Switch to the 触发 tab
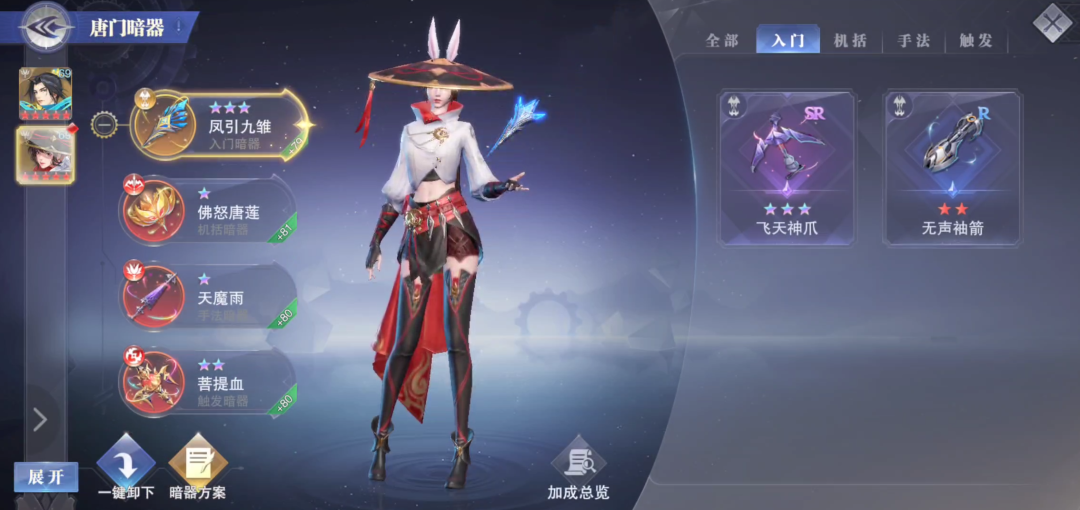Viewport: 1080px width, 510px height. (976, 41)
